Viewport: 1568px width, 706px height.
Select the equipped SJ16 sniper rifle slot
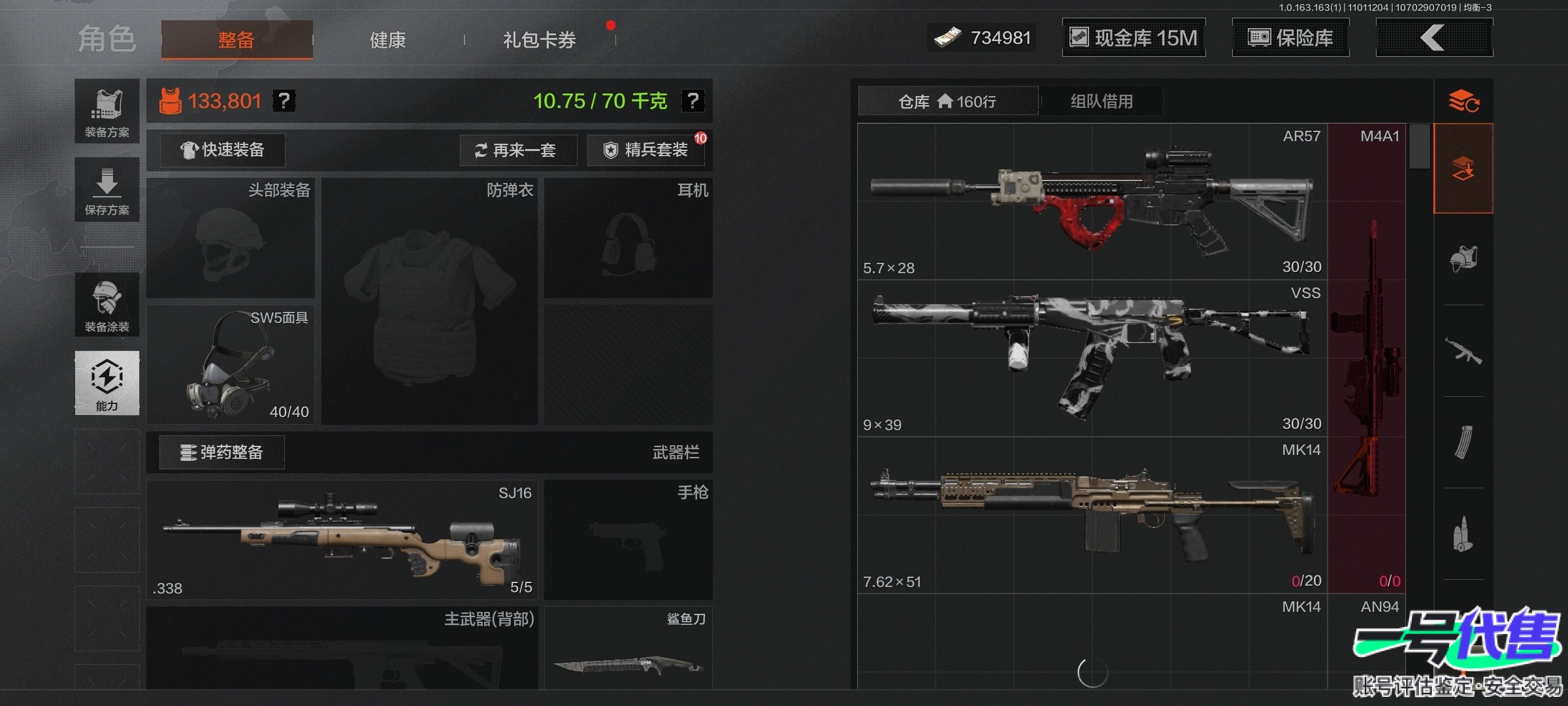tap(342, 540)
